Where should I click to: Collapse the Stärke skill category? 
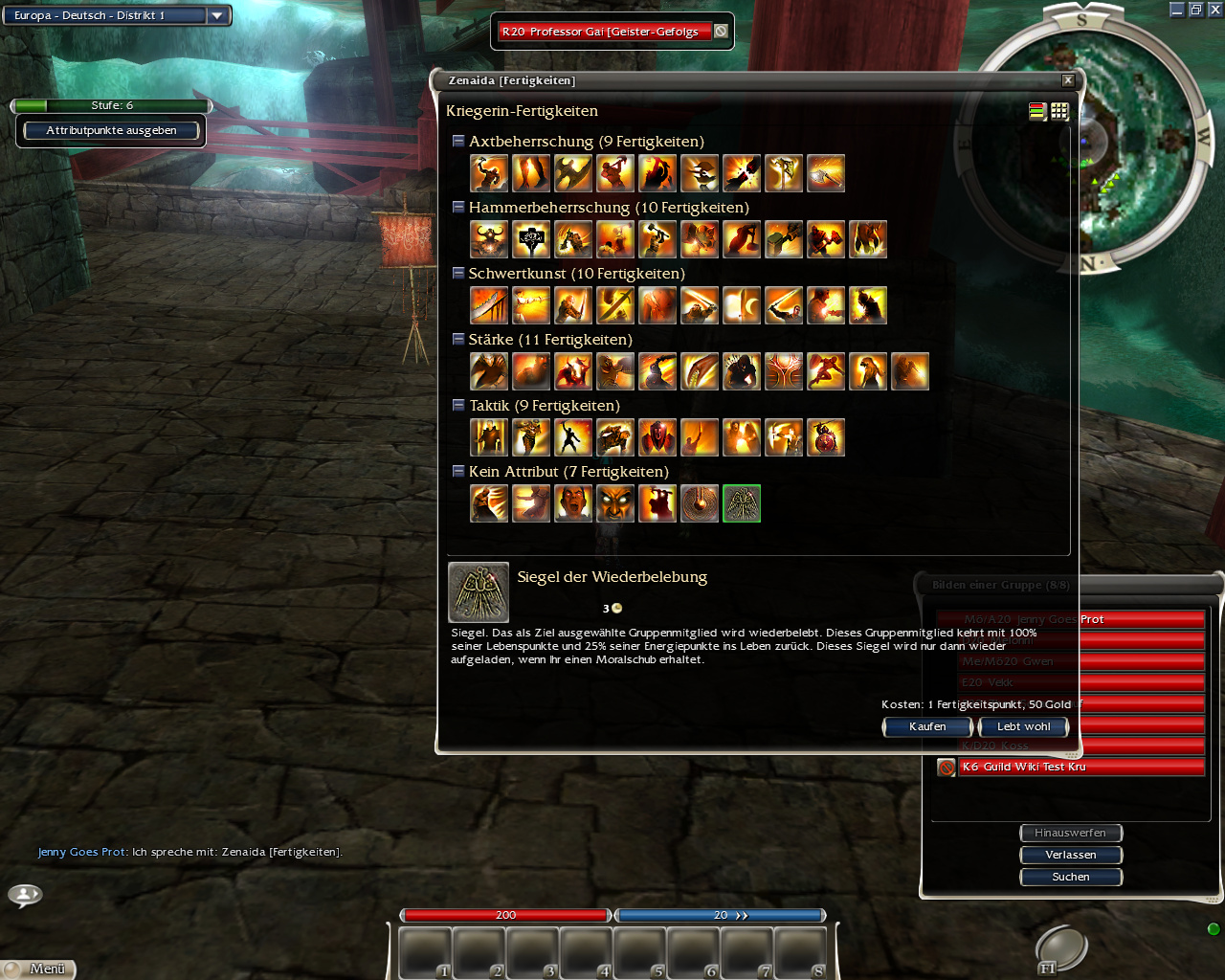[x=458, y=339]
